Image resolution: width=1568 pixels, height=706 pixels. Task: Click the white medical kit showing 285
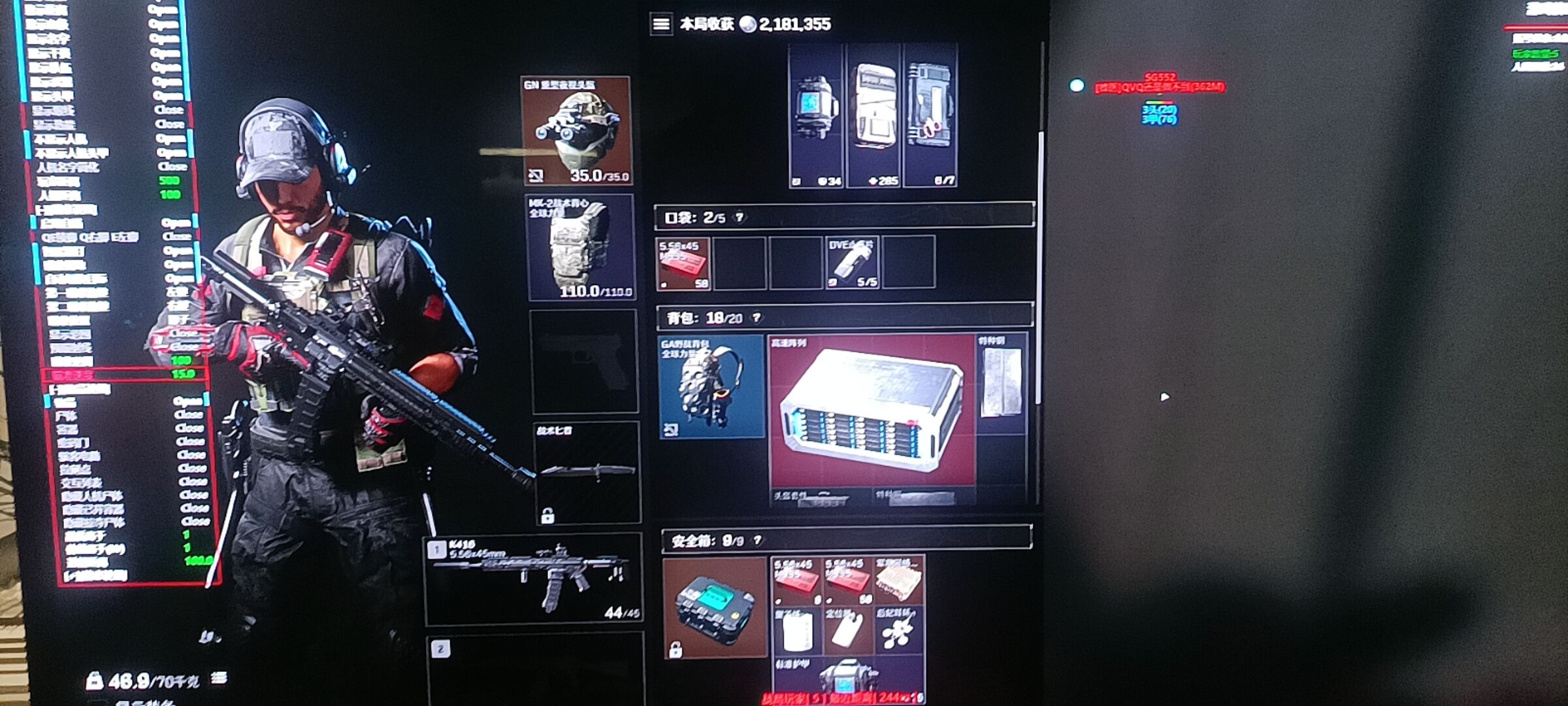click(874, 116)
